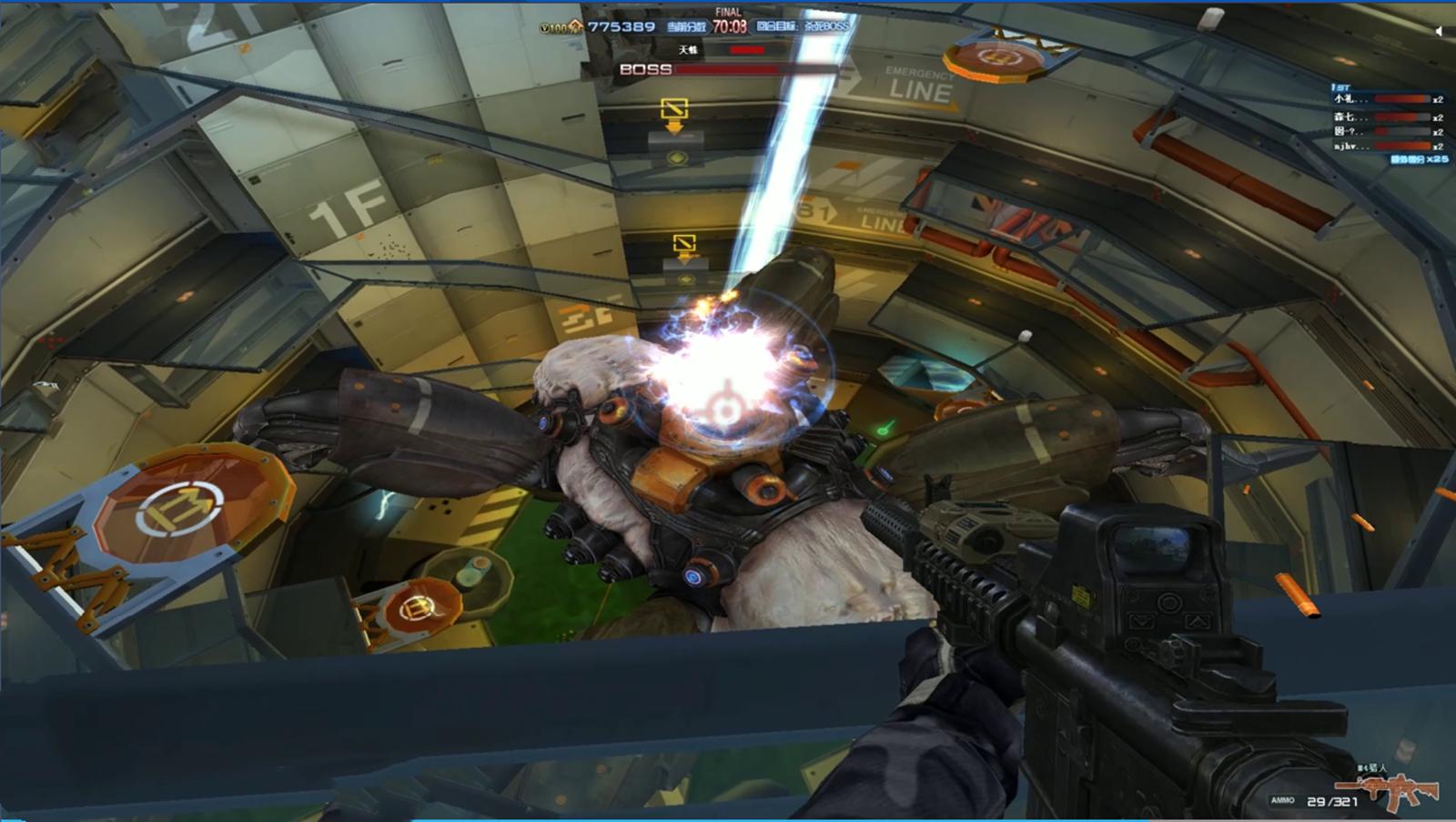
Task: Click the 回合目标 round objective tracker
Action: pyautogui.click(x=803, y=26)
